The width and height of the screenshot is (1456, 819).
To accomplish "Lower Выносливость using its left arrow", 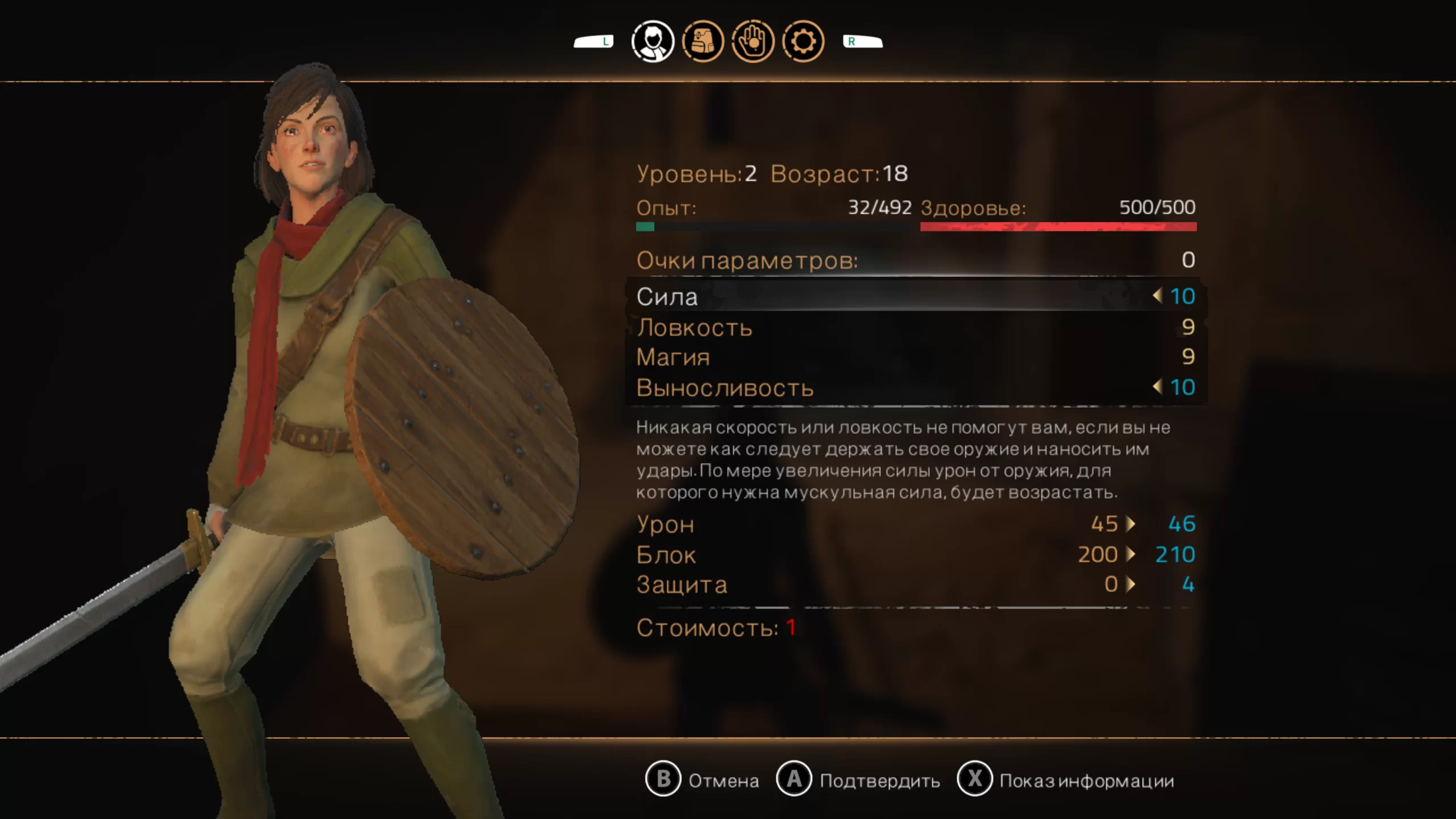I will tap(1157, 387).
